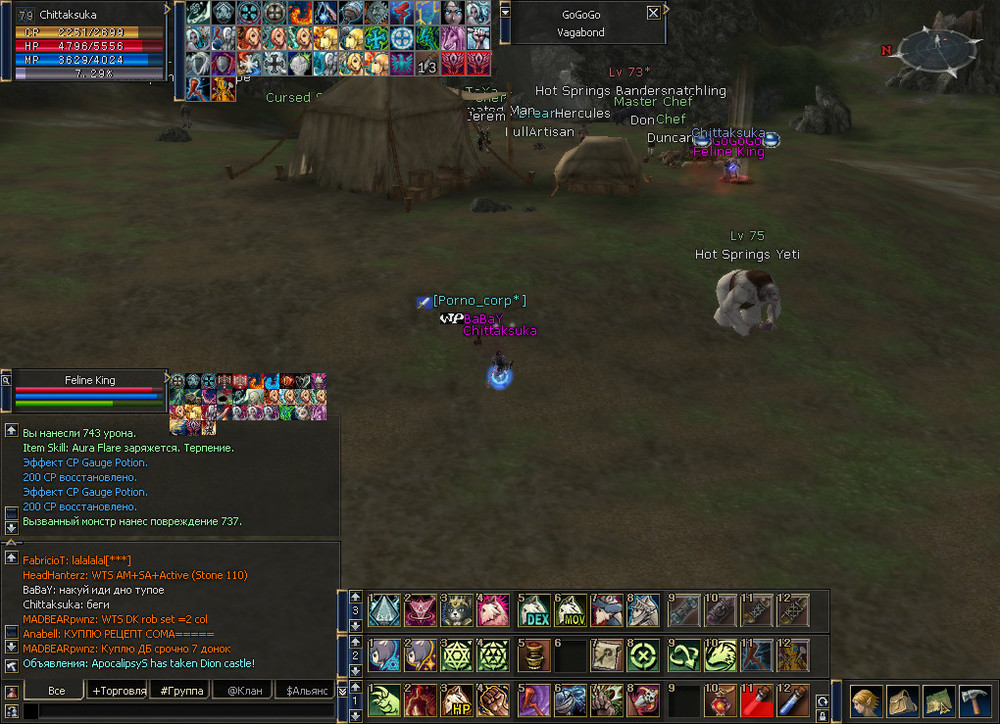The image size is (1000, 724).
Task: Click the chat message input field
Action: coord(180,711)
